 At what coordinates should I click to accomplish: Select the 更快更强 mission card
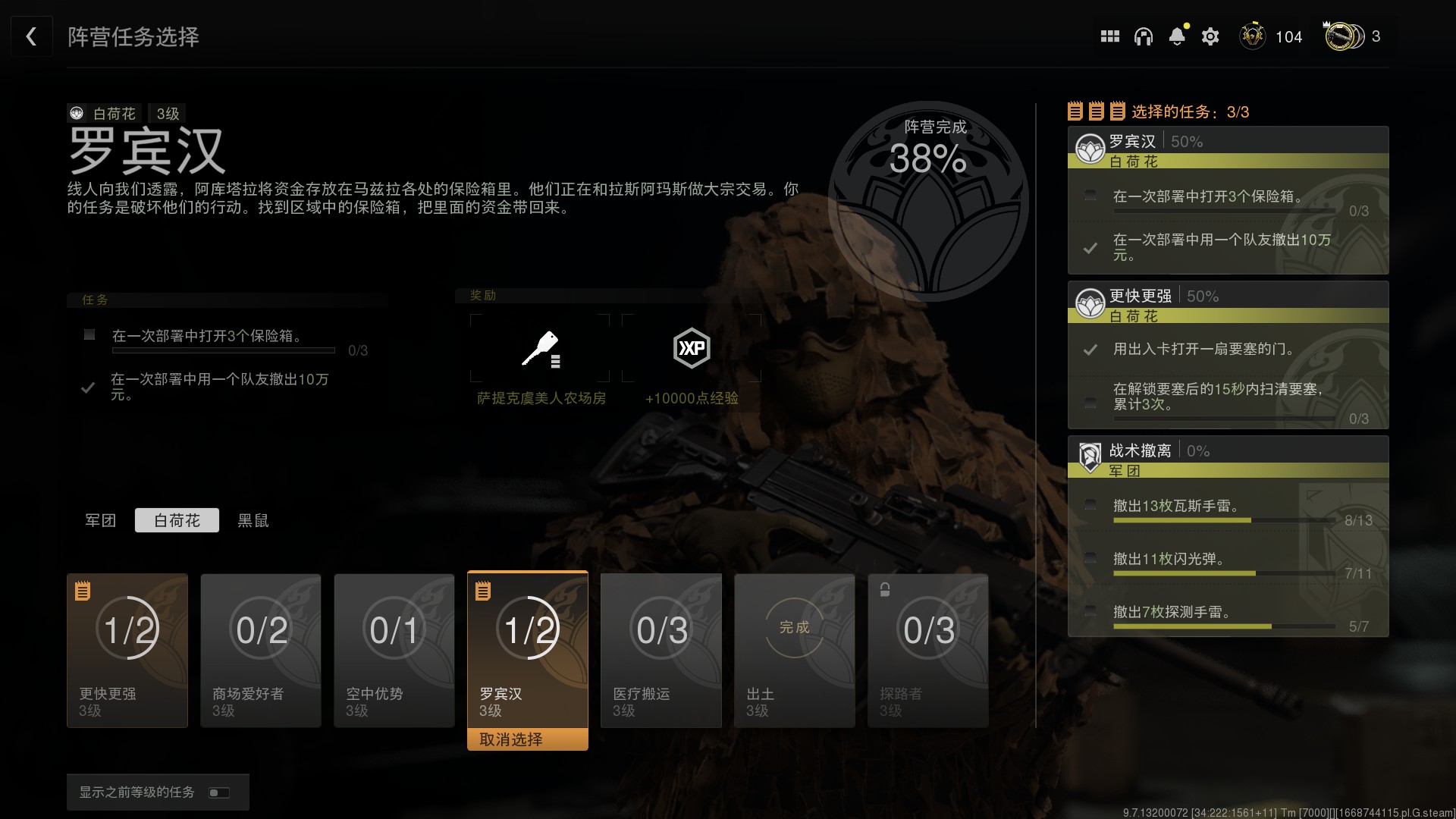[x=127, y=650]
